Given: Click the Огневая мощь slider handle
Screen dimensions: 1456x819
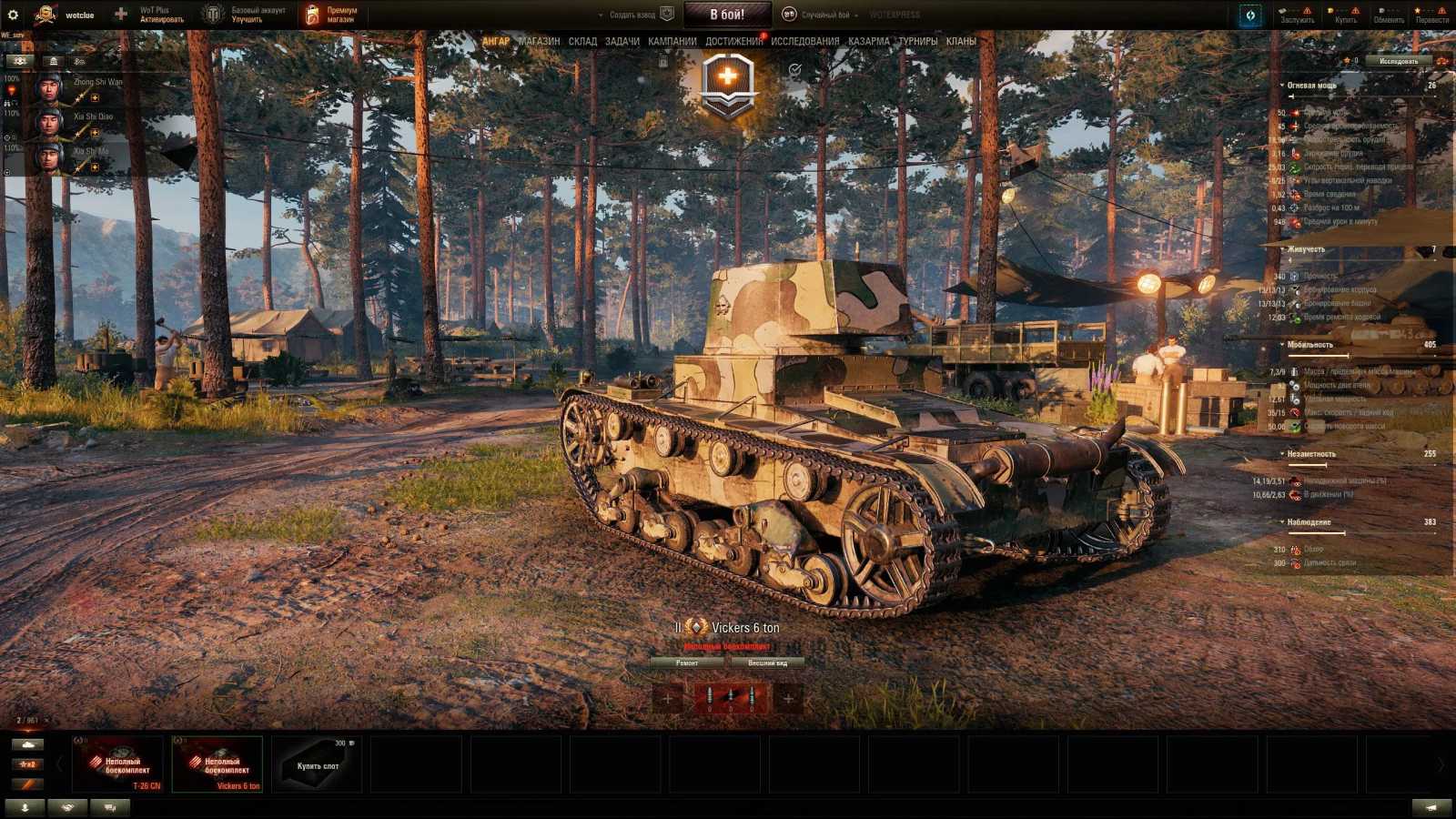Looking at the screenshot, I should click(1292, 96).
